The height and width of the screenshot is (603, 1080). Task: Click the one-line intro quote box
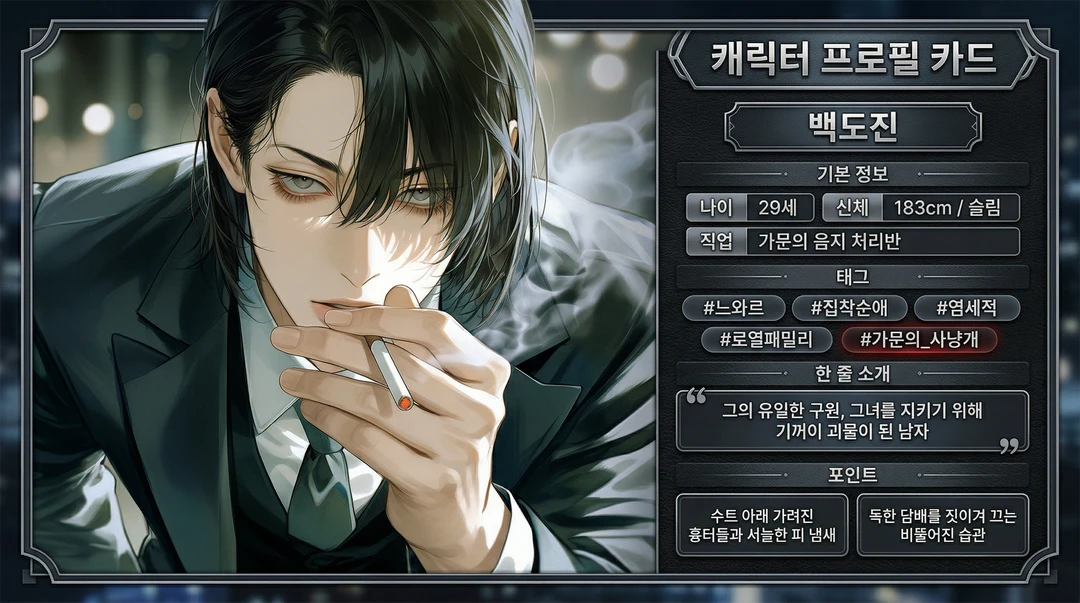pos(853,421)
